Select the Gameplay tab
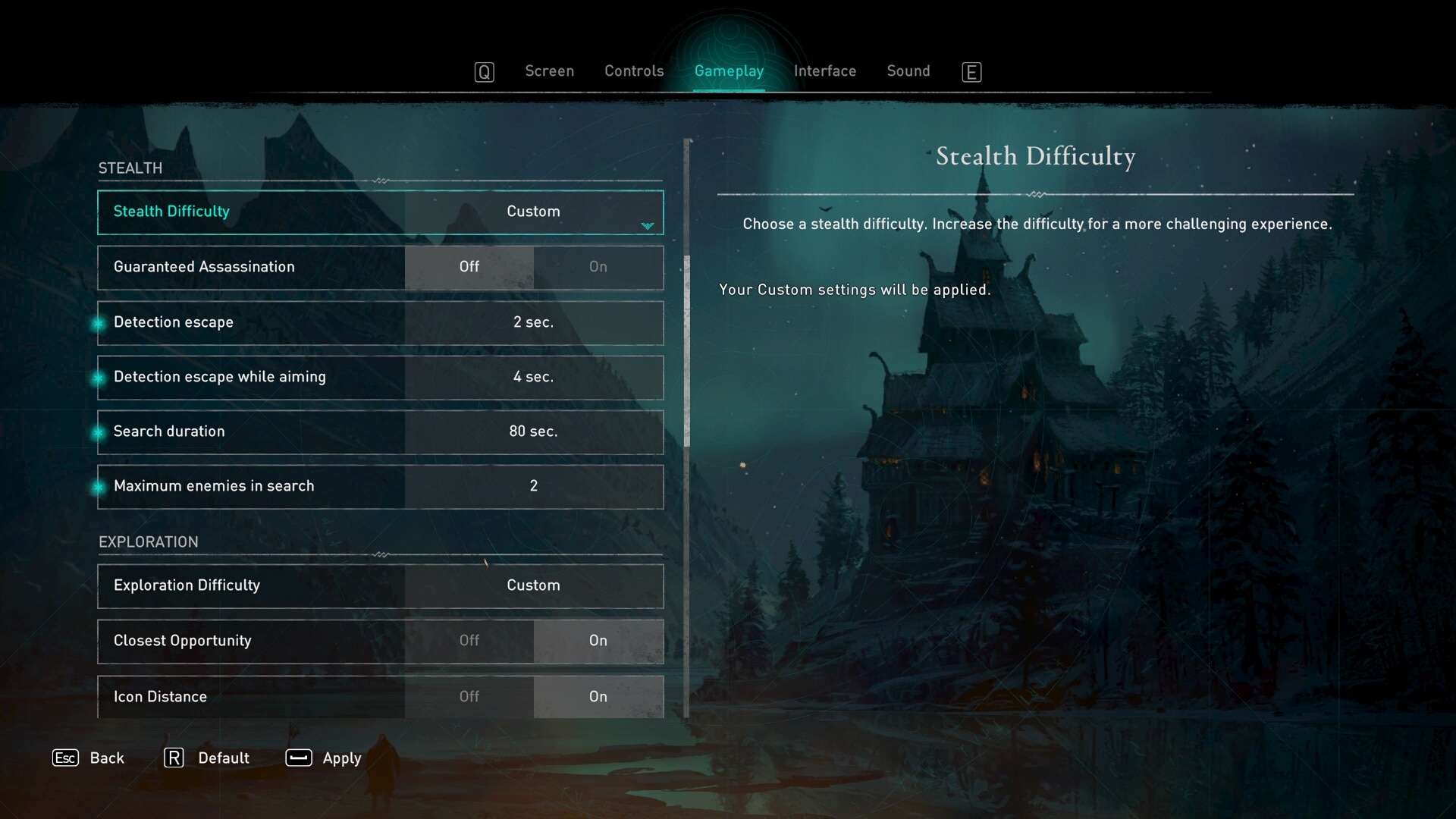The image size is (1456, 819). tap(729, 71)
